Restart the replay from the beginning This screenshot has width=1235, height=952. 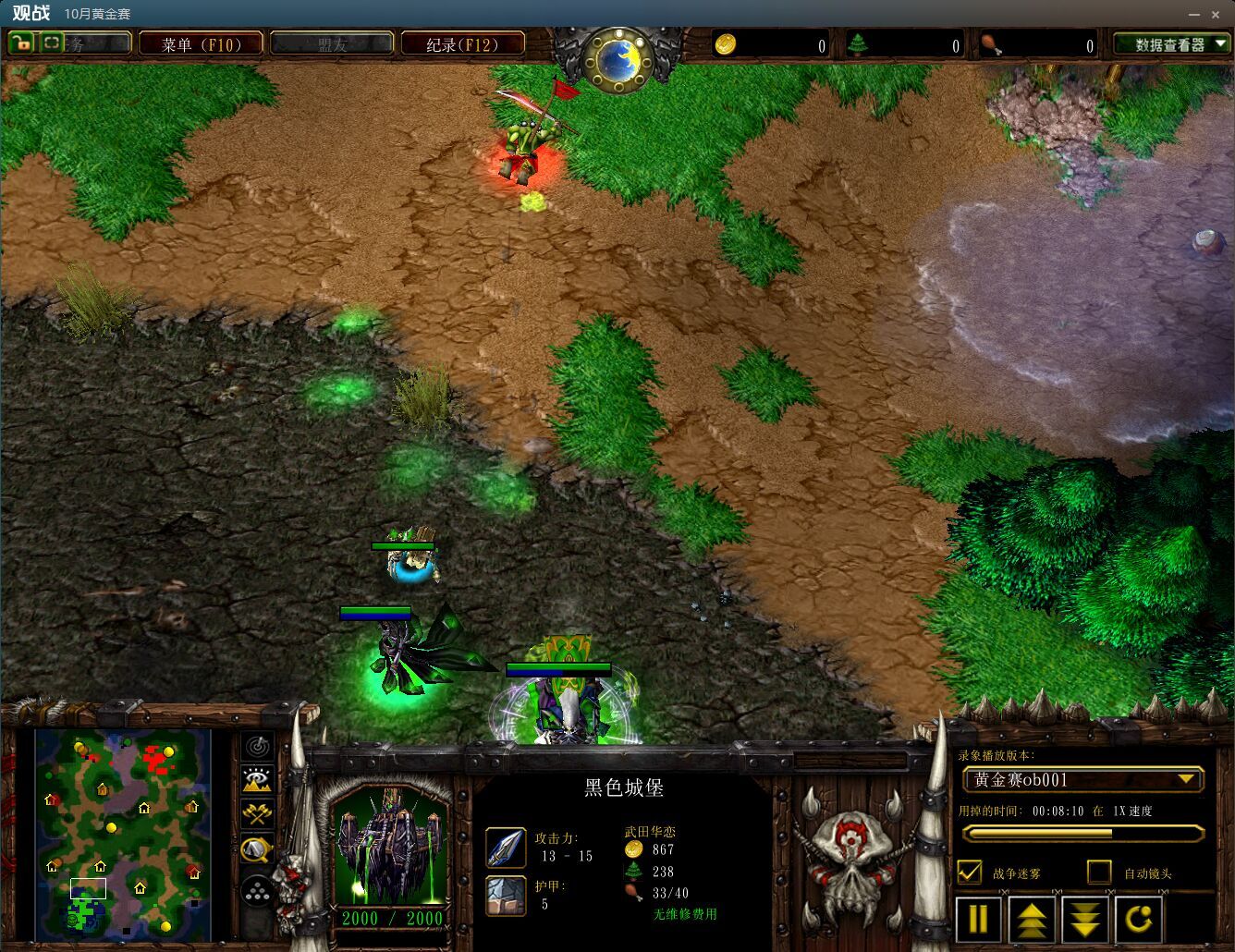tap(1139, 919)
